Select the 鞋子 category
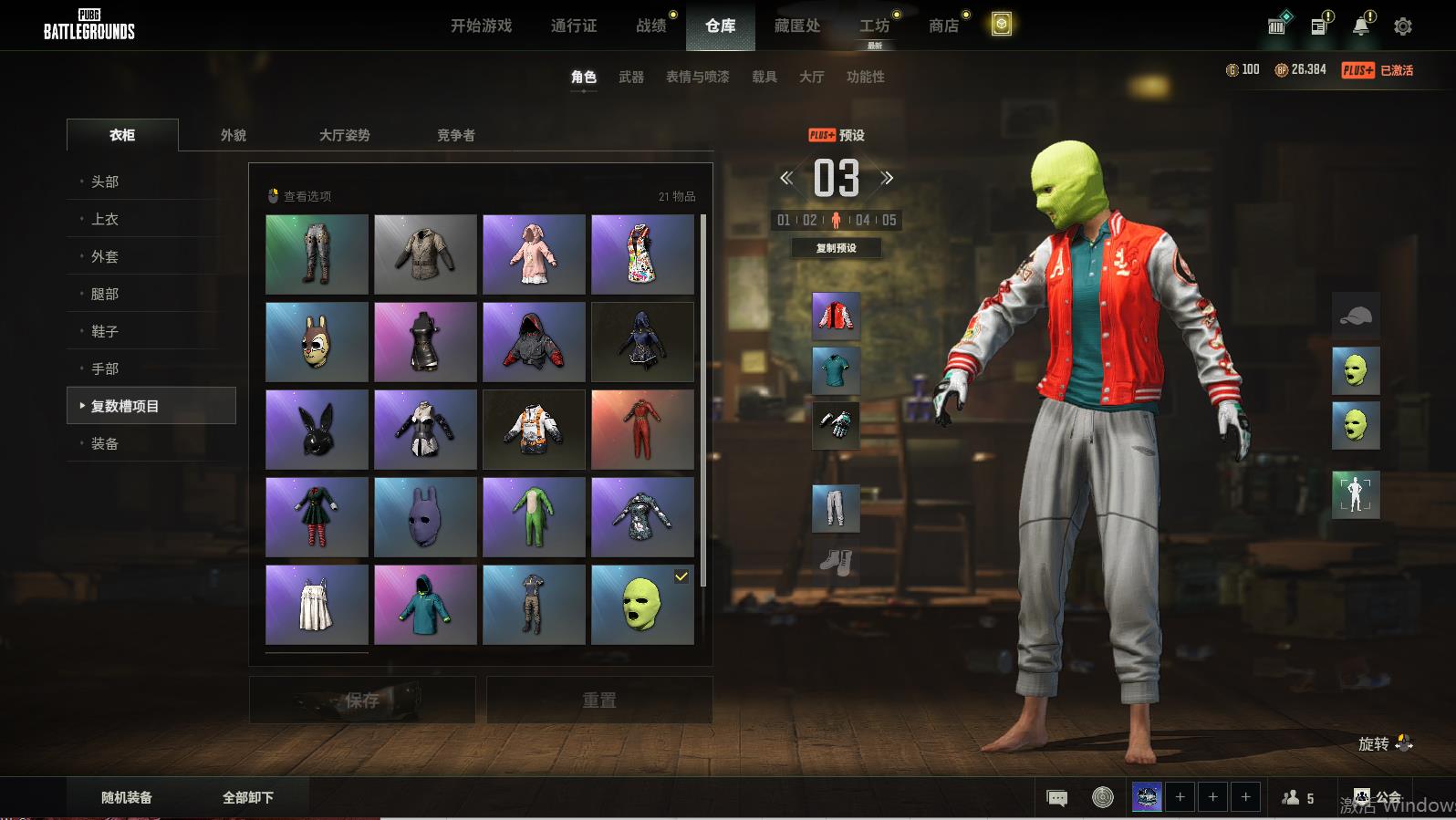The width and height of the screenshot is (1456, 820). [x=105, y=331]
